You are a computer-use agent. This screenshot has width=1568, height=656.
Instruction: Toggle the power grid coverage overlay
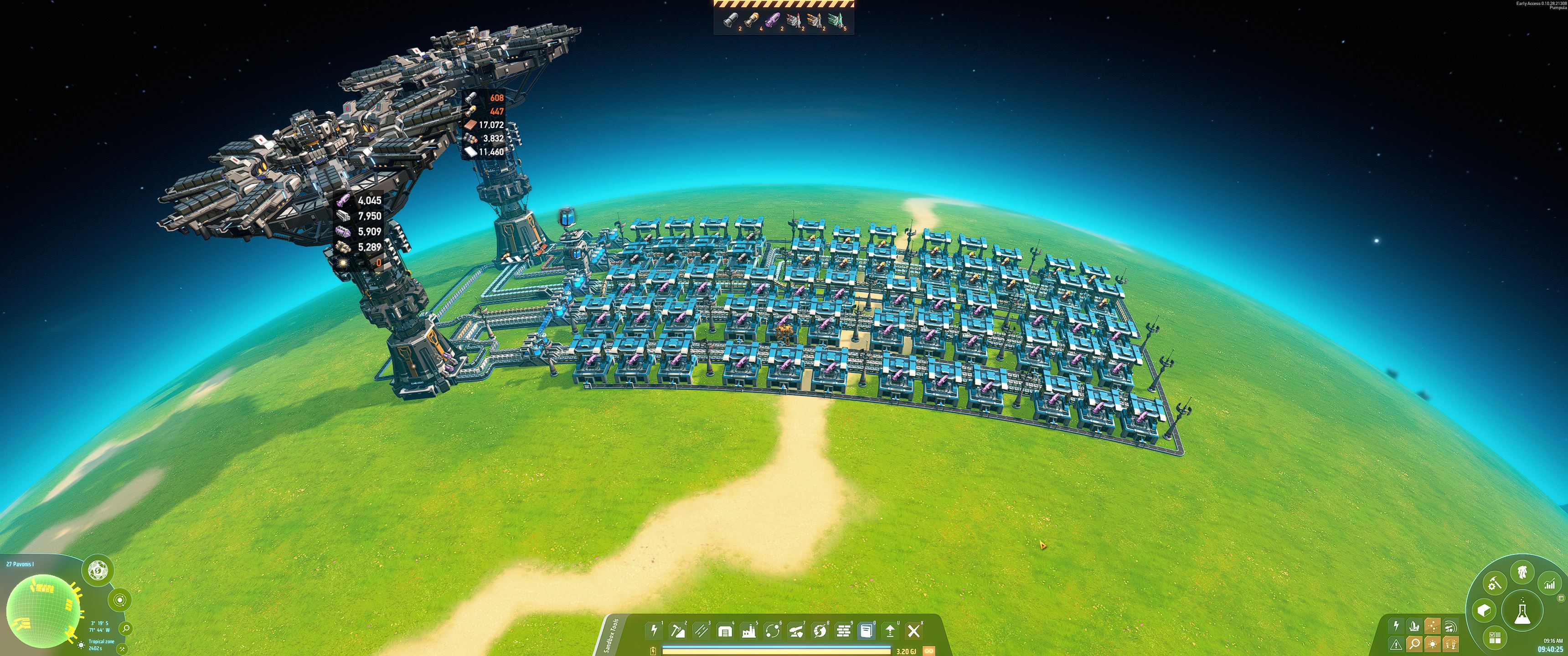coord(1396,626)
